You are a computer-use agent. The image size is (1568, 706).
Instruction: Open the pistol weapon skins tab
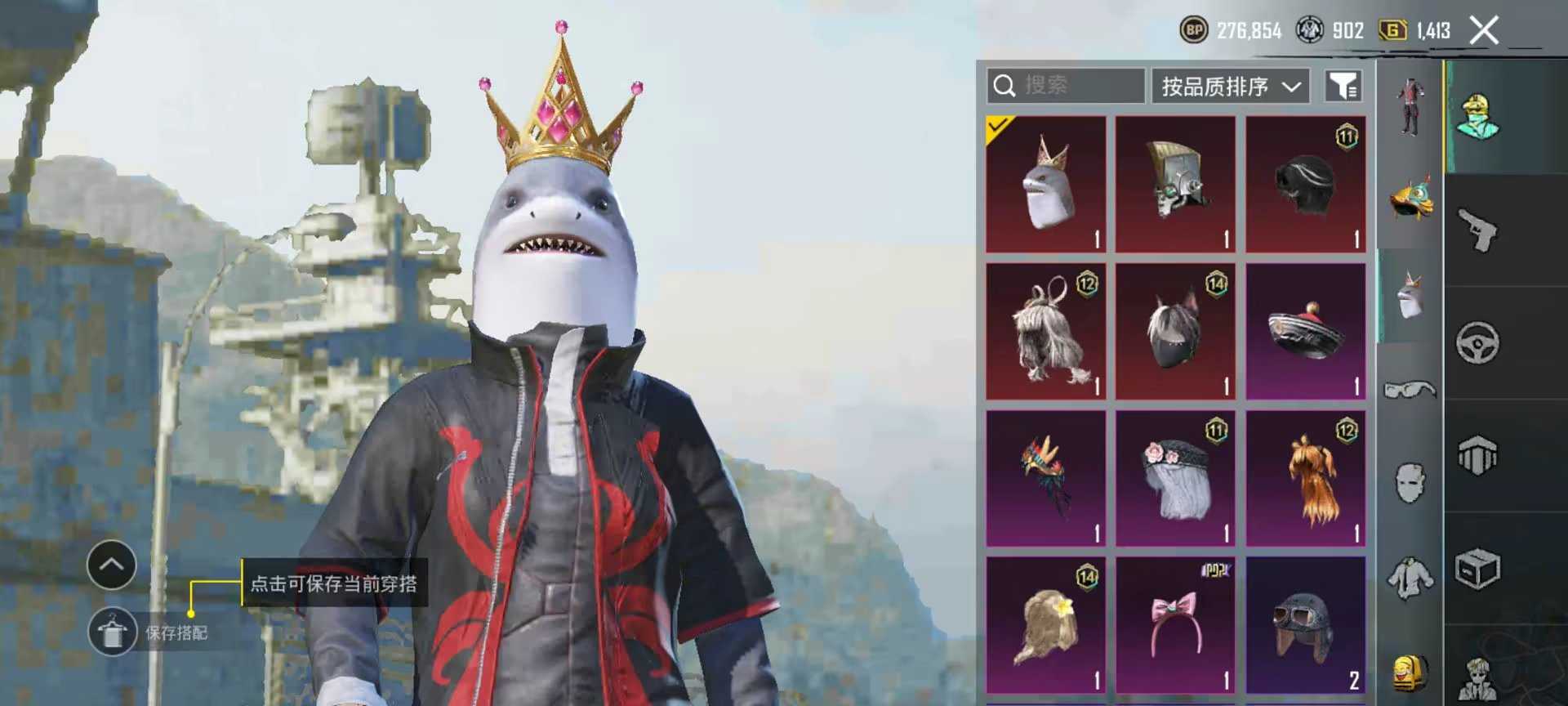point(1477,230)
